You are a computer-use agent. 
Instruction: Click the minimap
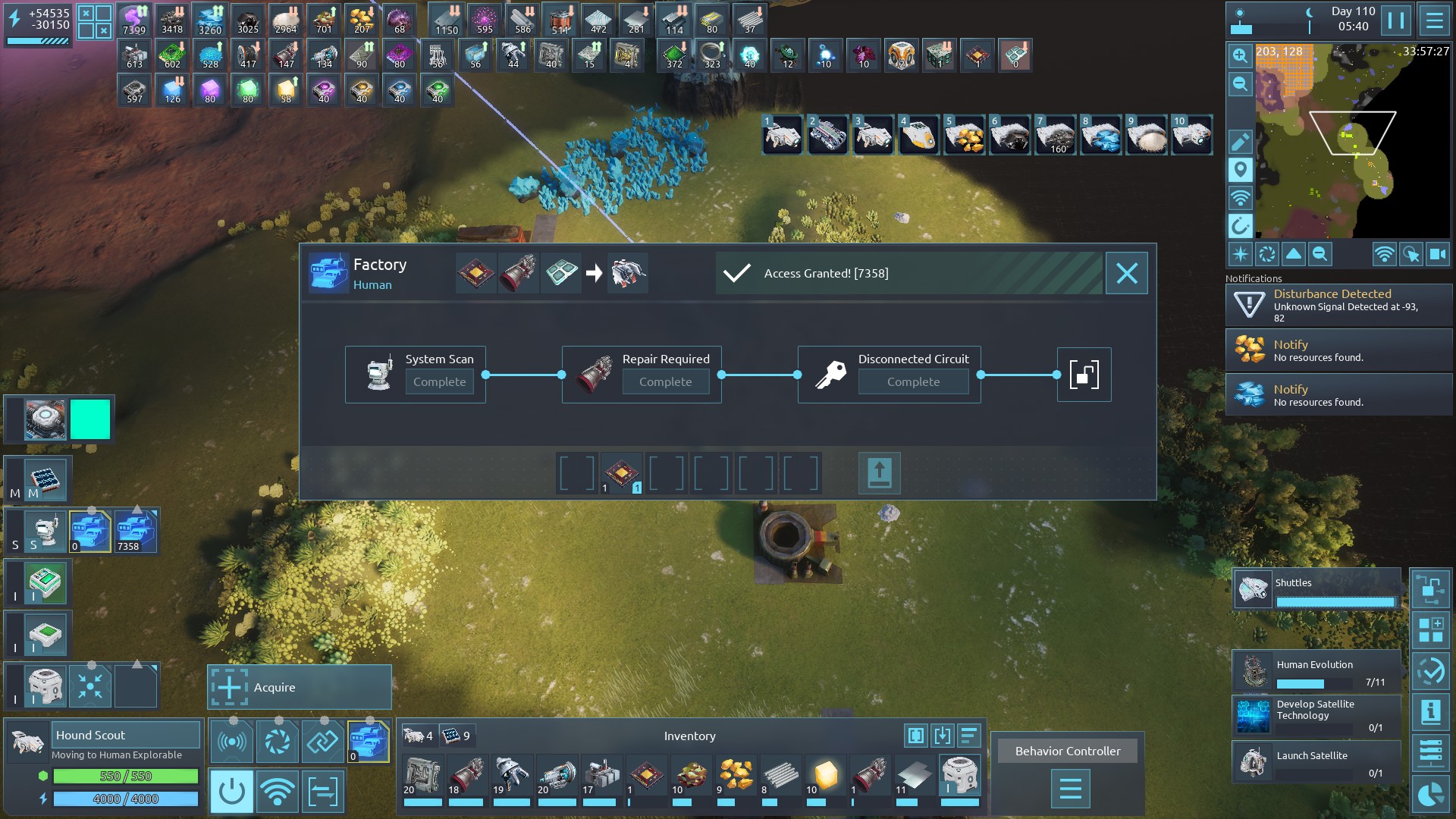coord(1352,140)
